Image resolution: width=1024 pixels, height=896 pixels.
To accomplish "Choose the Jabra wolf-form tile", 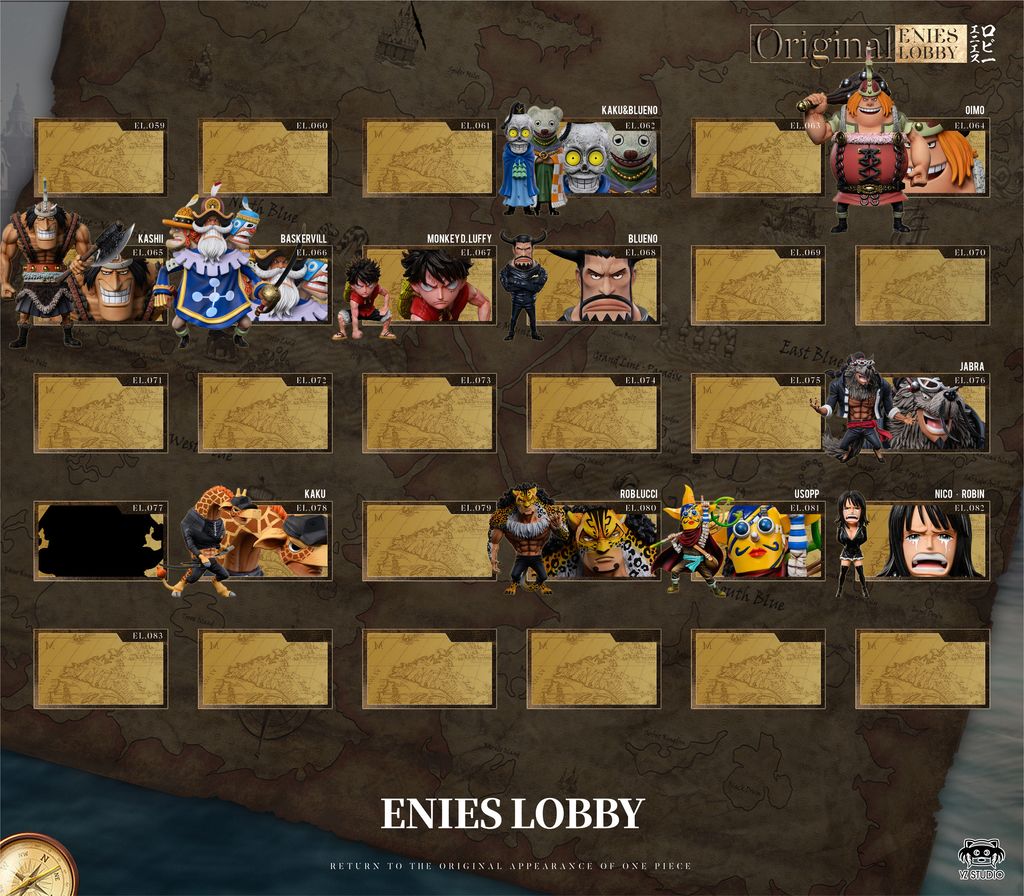I will click(x=920, y=413).
